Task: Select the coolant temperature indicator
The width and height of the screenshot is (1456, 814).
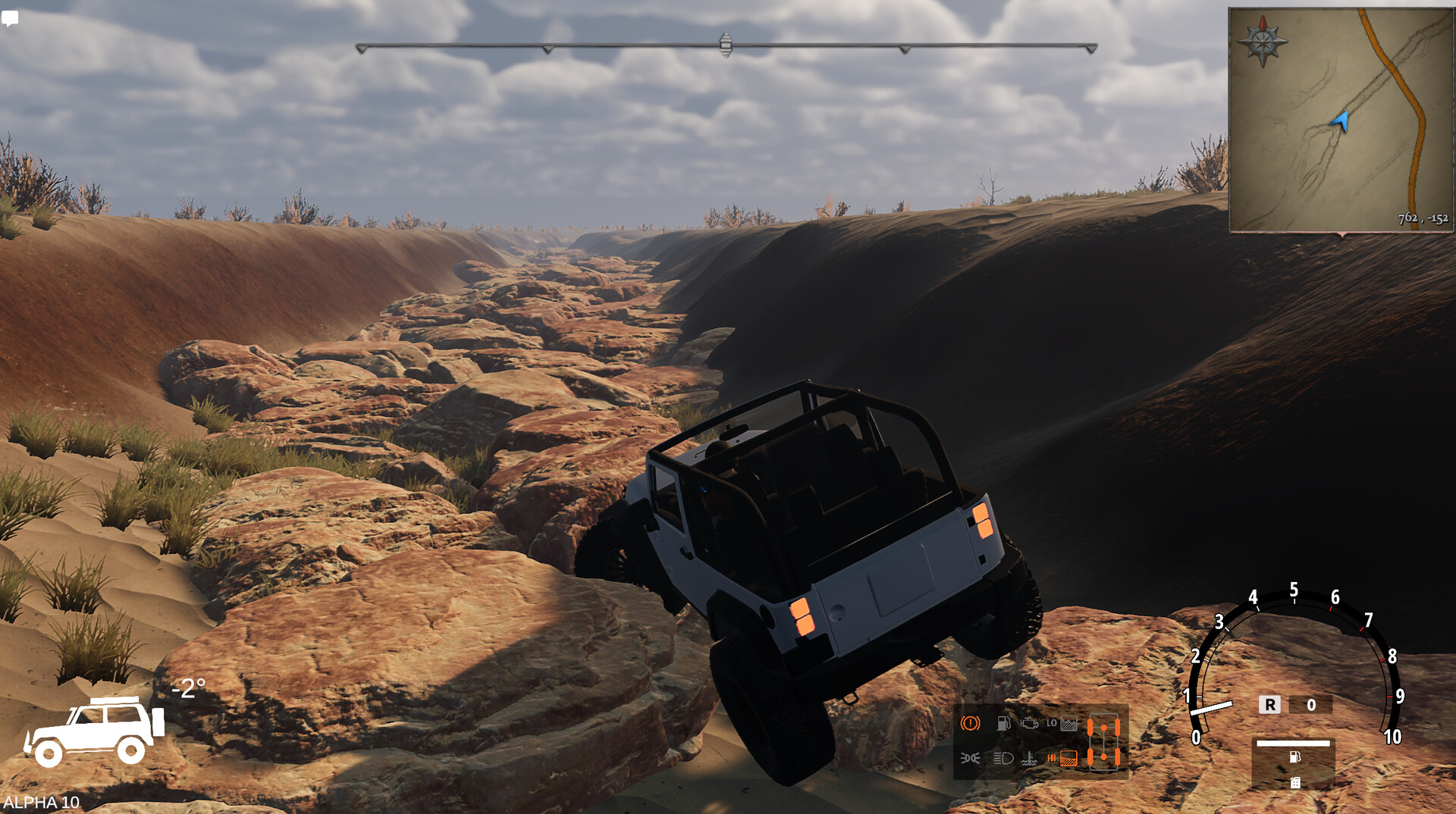Action: point(1029,759)
